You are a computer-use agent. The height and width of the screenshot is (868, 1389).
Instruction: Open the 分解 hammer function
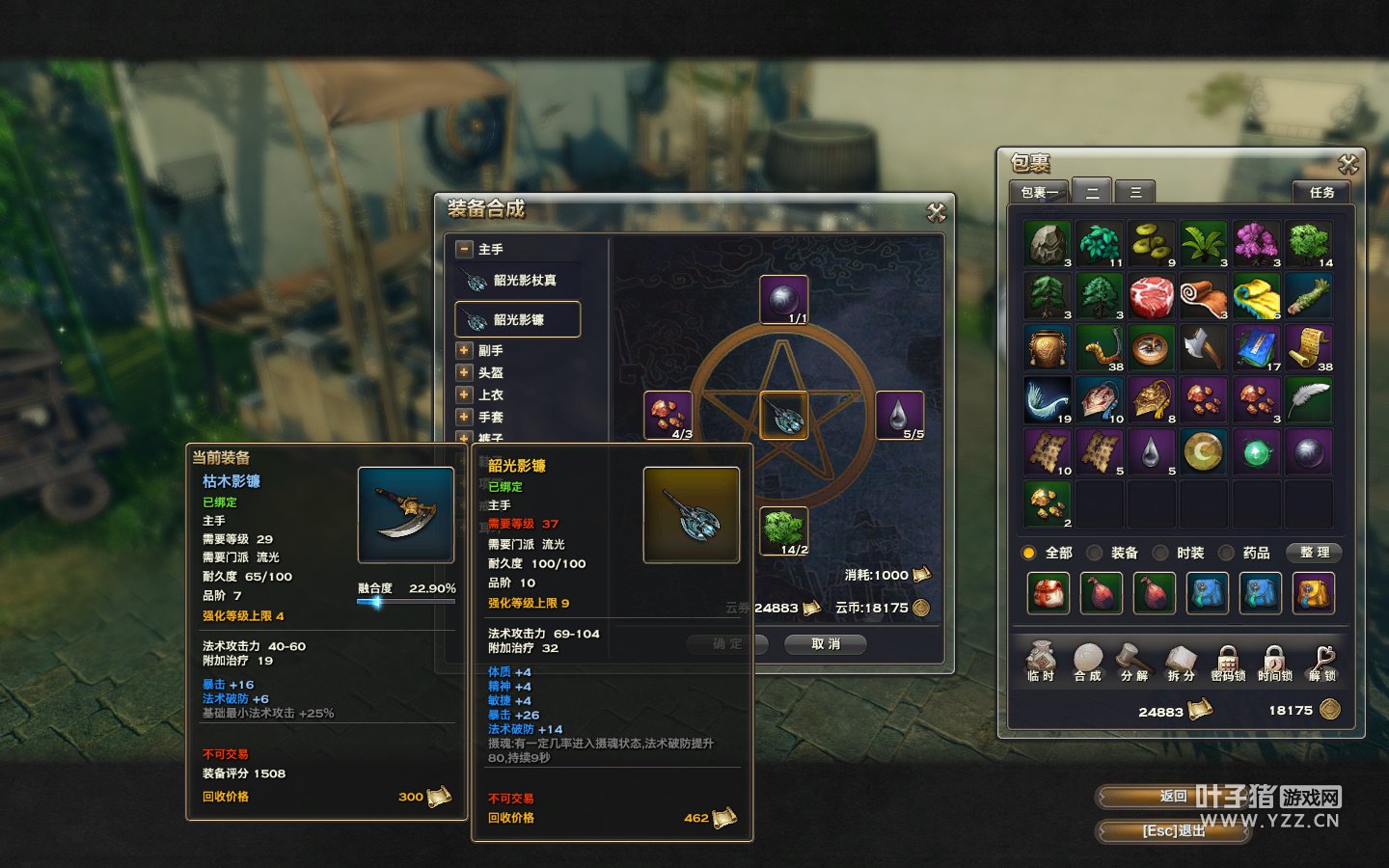1134,662
